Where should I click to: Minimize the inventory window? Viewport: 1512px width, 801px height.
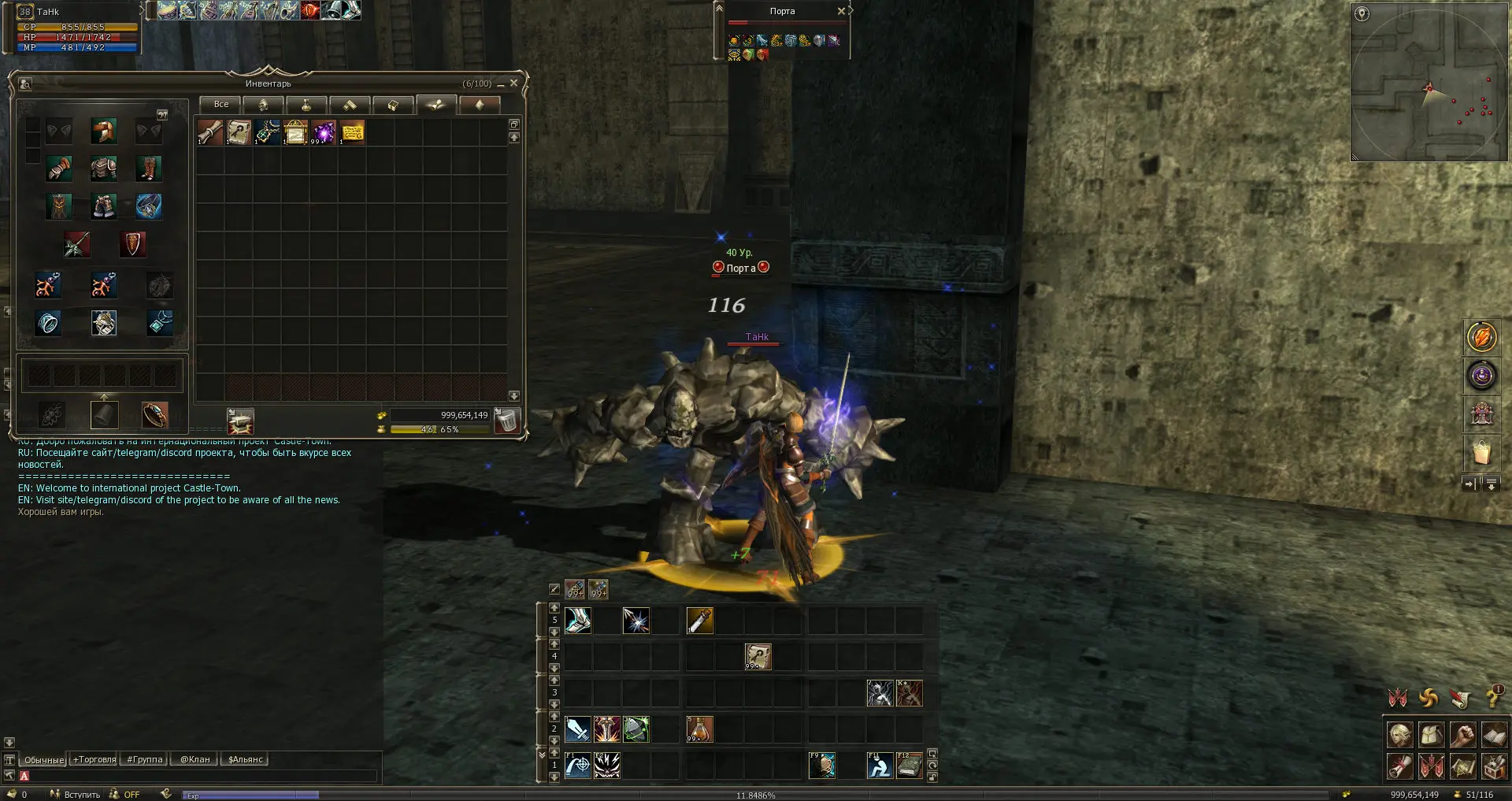(500, 84)
